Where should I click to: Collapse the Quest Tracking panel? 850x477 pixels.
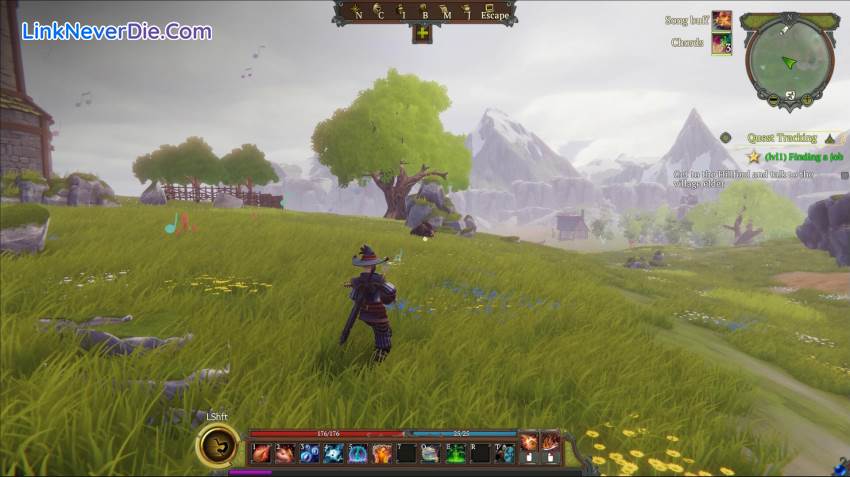point(829,138)
